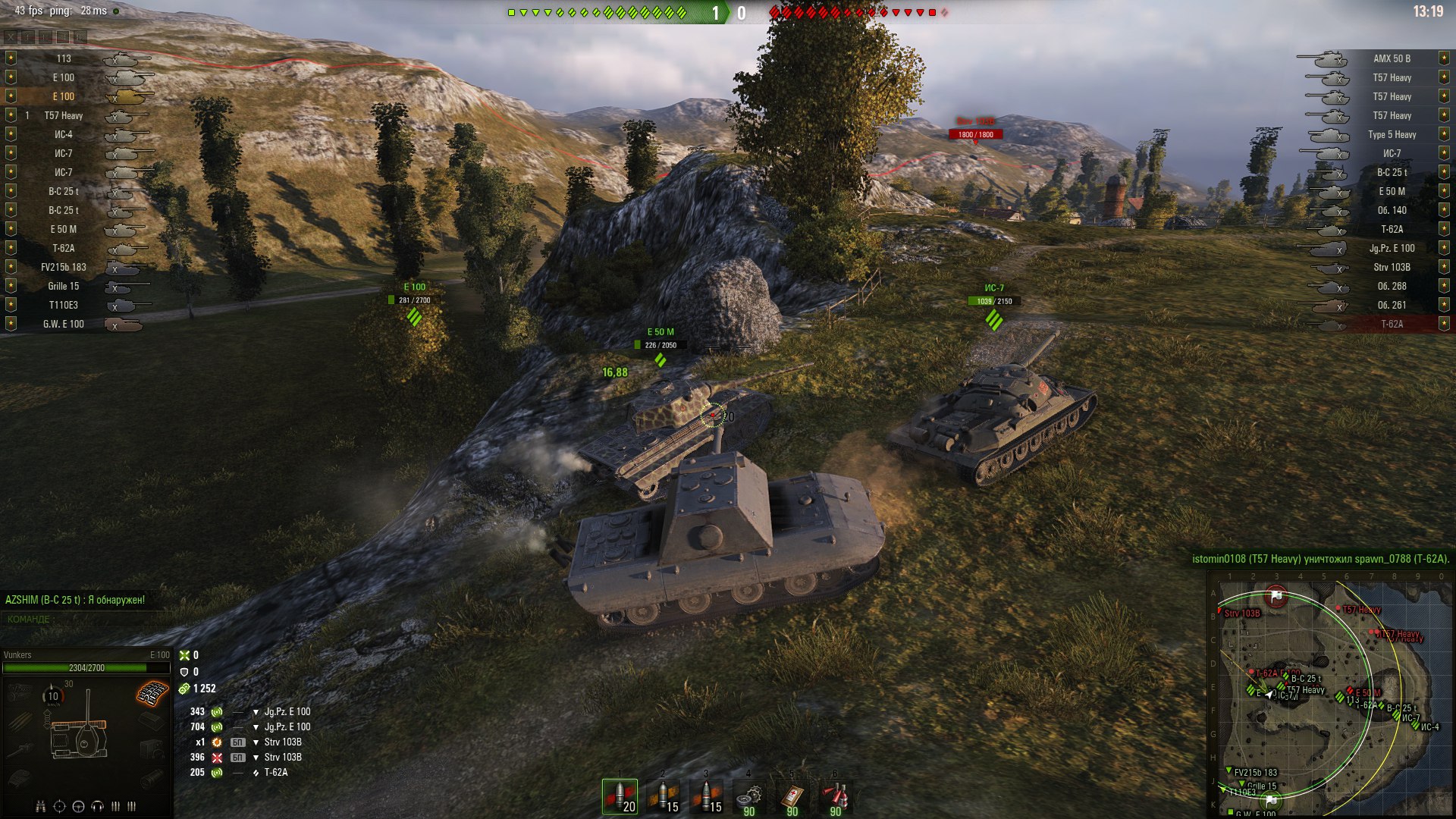The width and height of the screenshot is (1456, 819).
Task: Click the damaged tracks module icon
Action: (152, 692)
